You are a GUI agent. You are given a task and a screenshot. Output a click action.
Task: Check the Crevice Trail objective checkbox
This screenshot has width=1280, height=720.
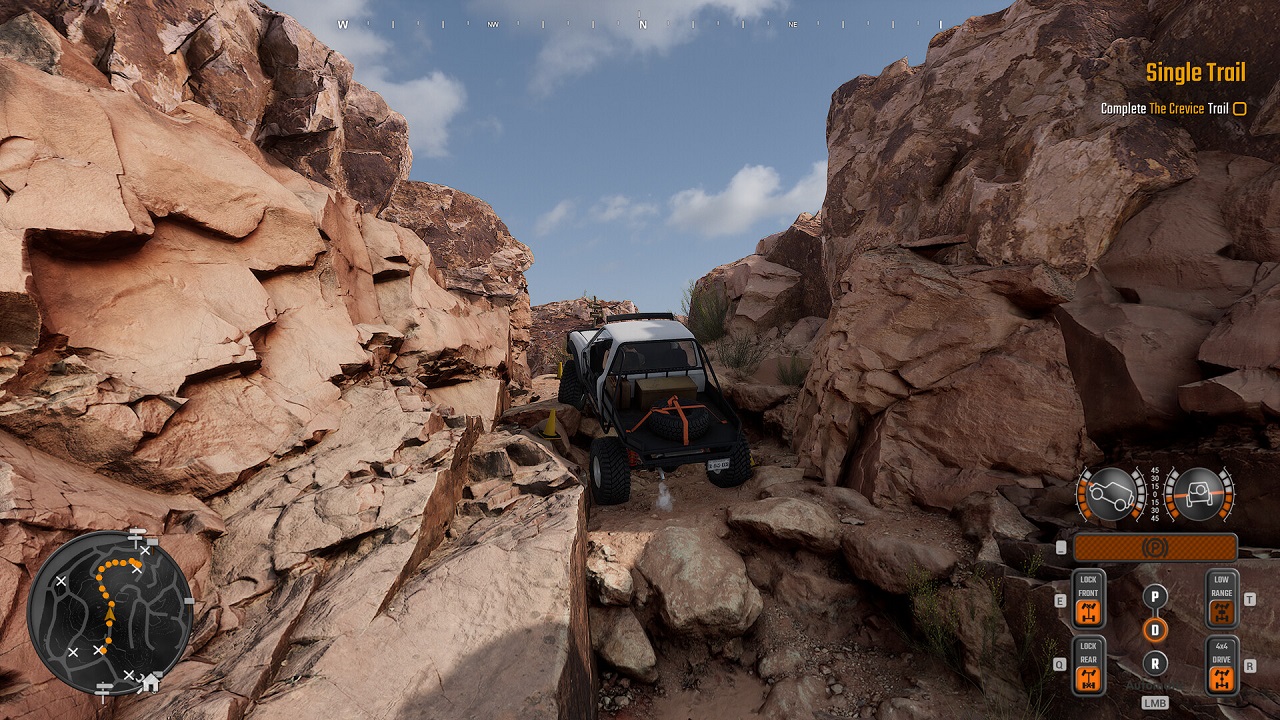(x=1239, y=107)
